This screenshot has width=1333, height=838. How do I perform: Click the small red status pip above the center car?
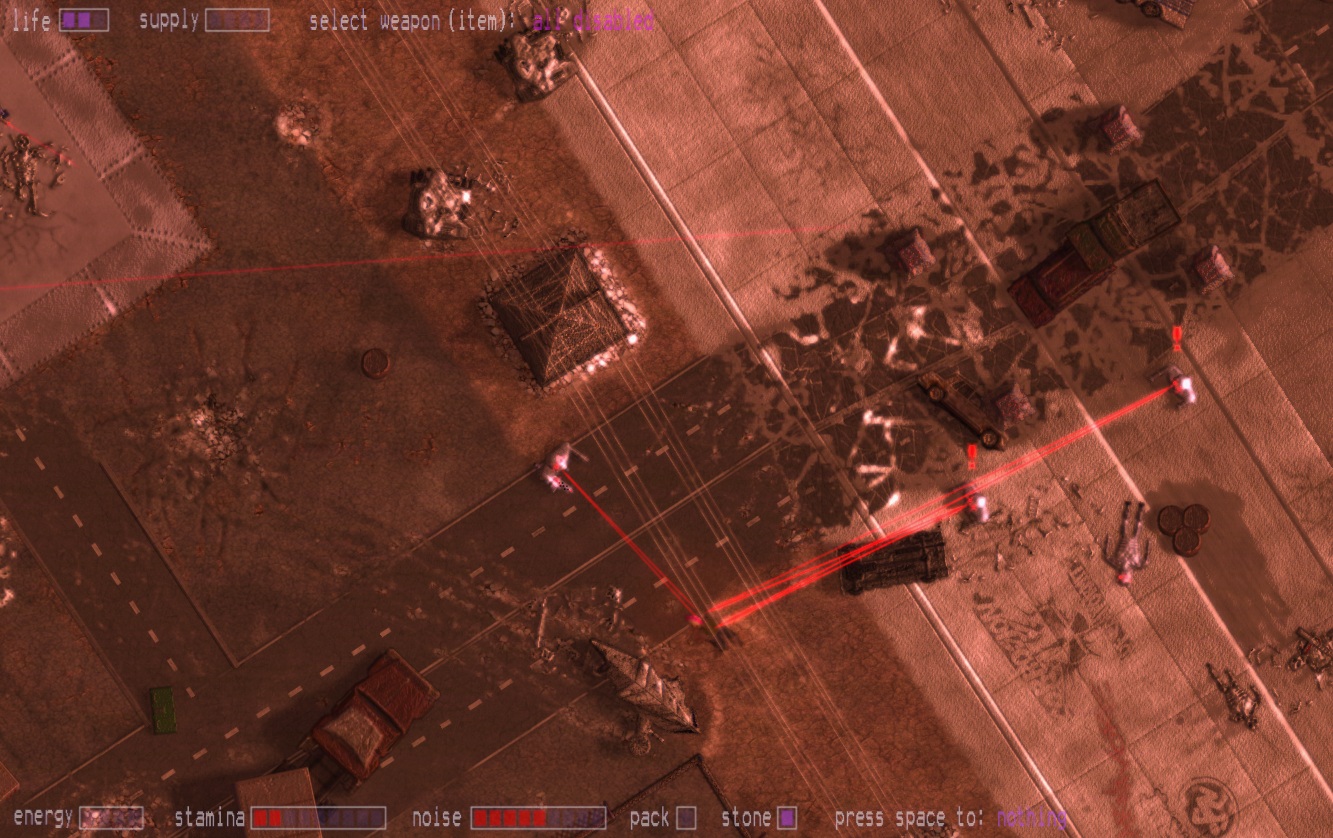coord(972,455)
